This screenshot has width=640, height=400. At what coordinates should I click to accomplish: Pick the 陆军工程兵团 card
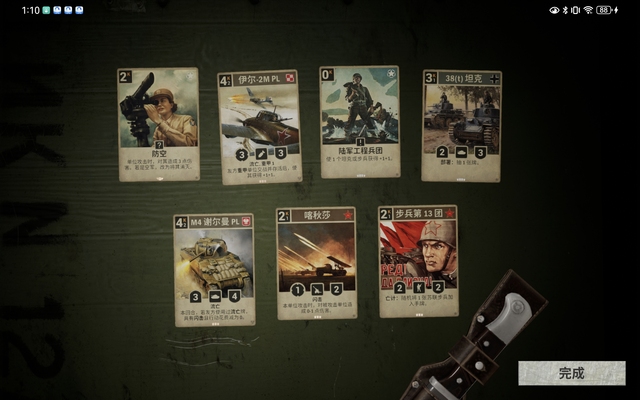pyautogui.click(x=359, y=122)
